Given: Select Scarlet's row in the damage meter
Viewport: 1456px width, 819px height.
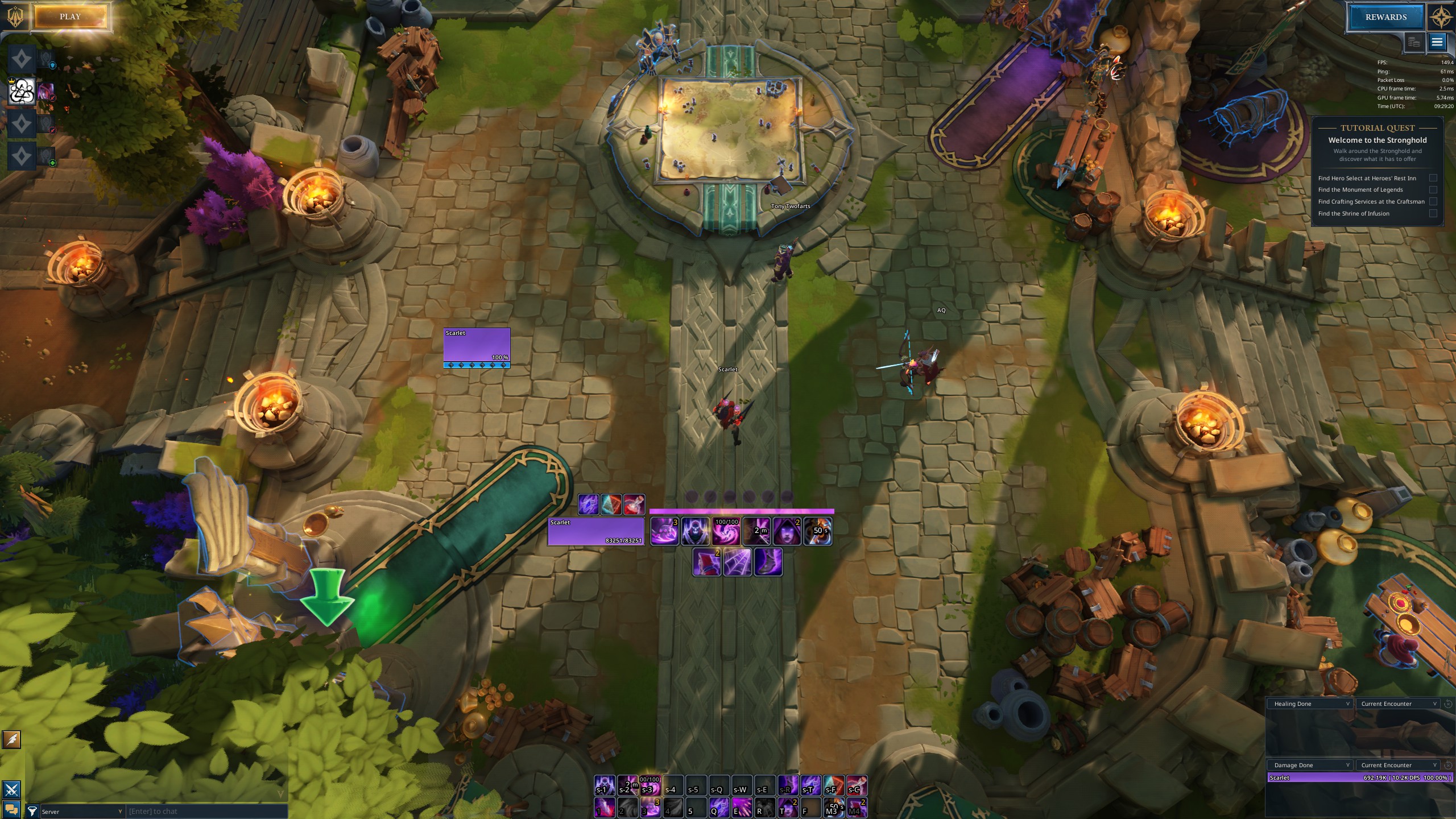Looking at the screenshot, I should click(x=1359, y=777).
